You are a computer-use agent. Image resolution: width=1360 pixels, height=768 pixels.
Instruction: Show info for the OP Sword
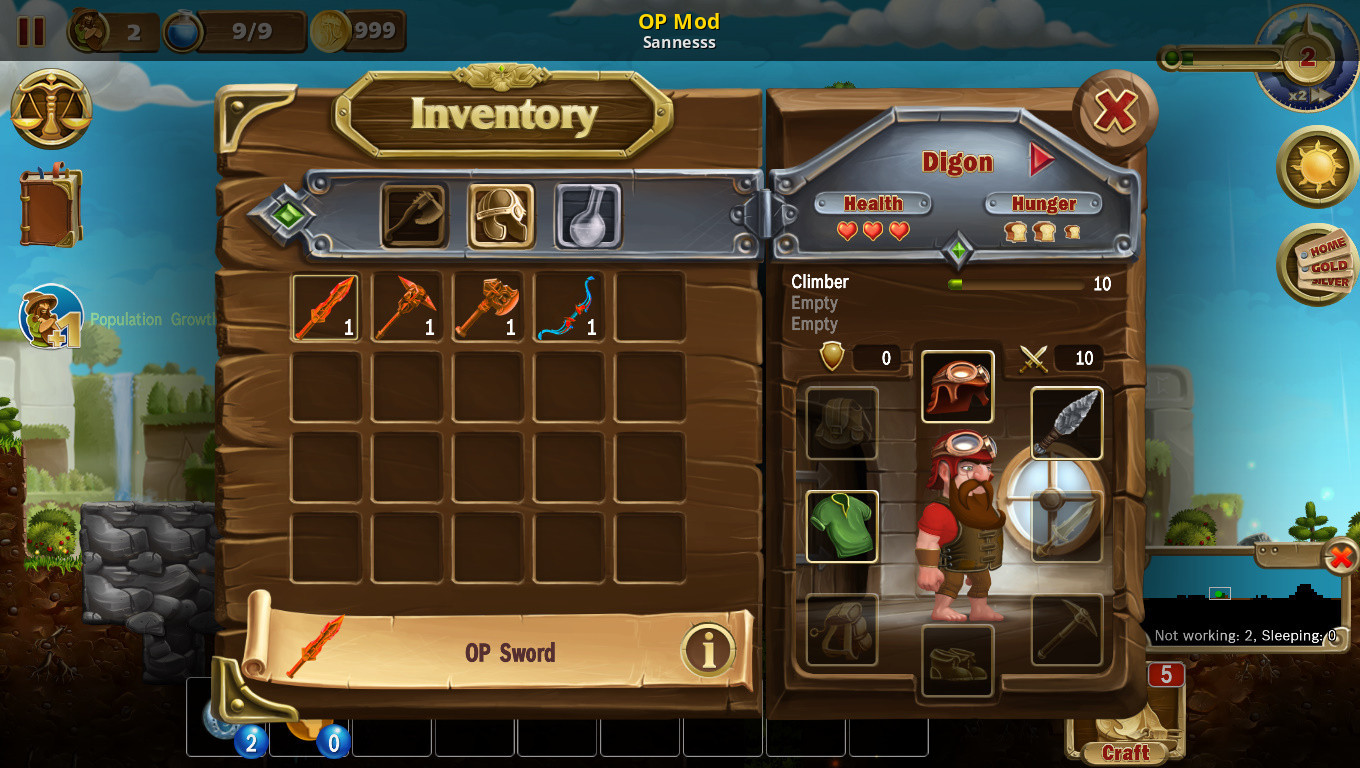[x=709, y=652]
